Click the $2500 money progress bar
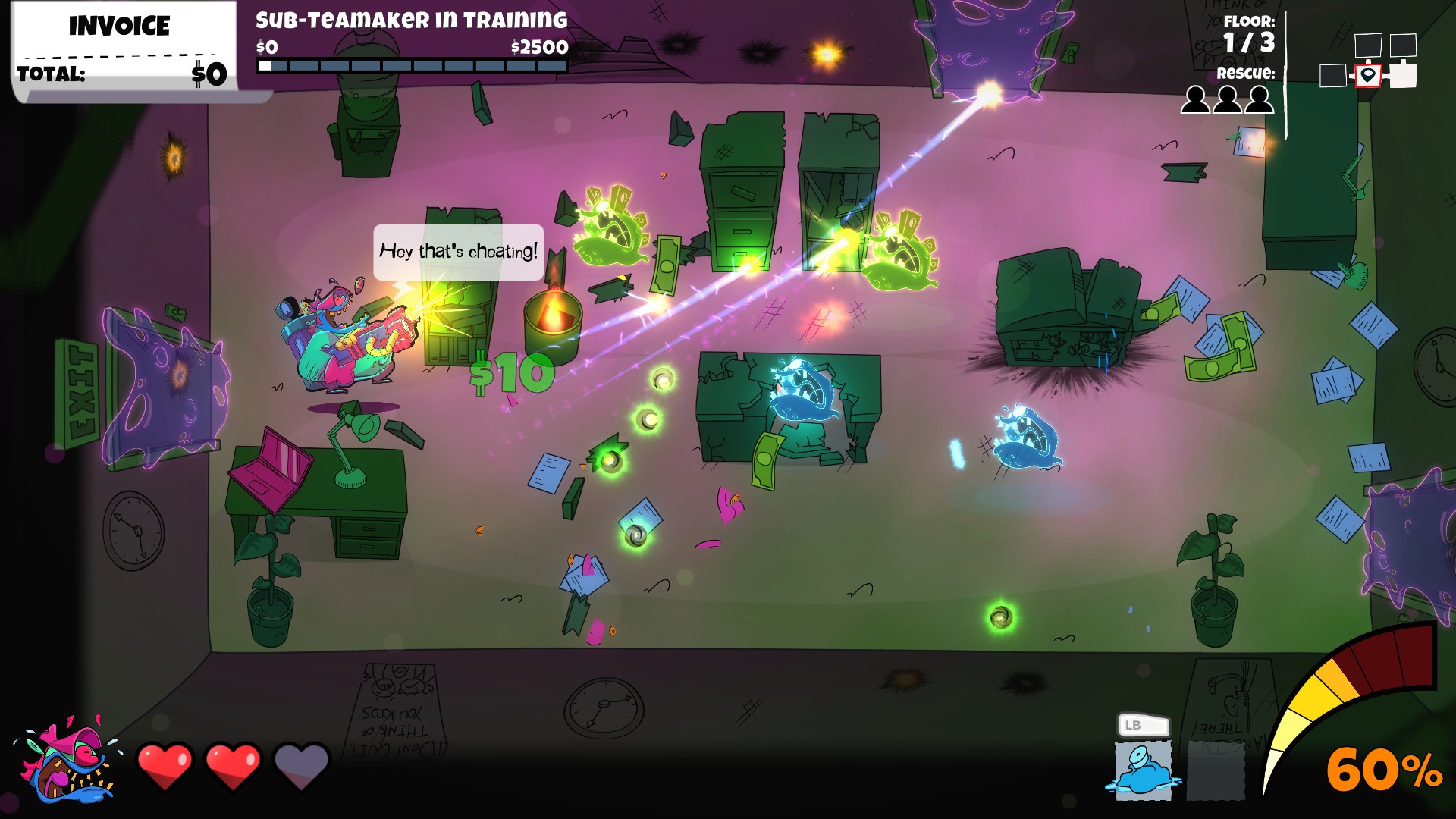 410,64
